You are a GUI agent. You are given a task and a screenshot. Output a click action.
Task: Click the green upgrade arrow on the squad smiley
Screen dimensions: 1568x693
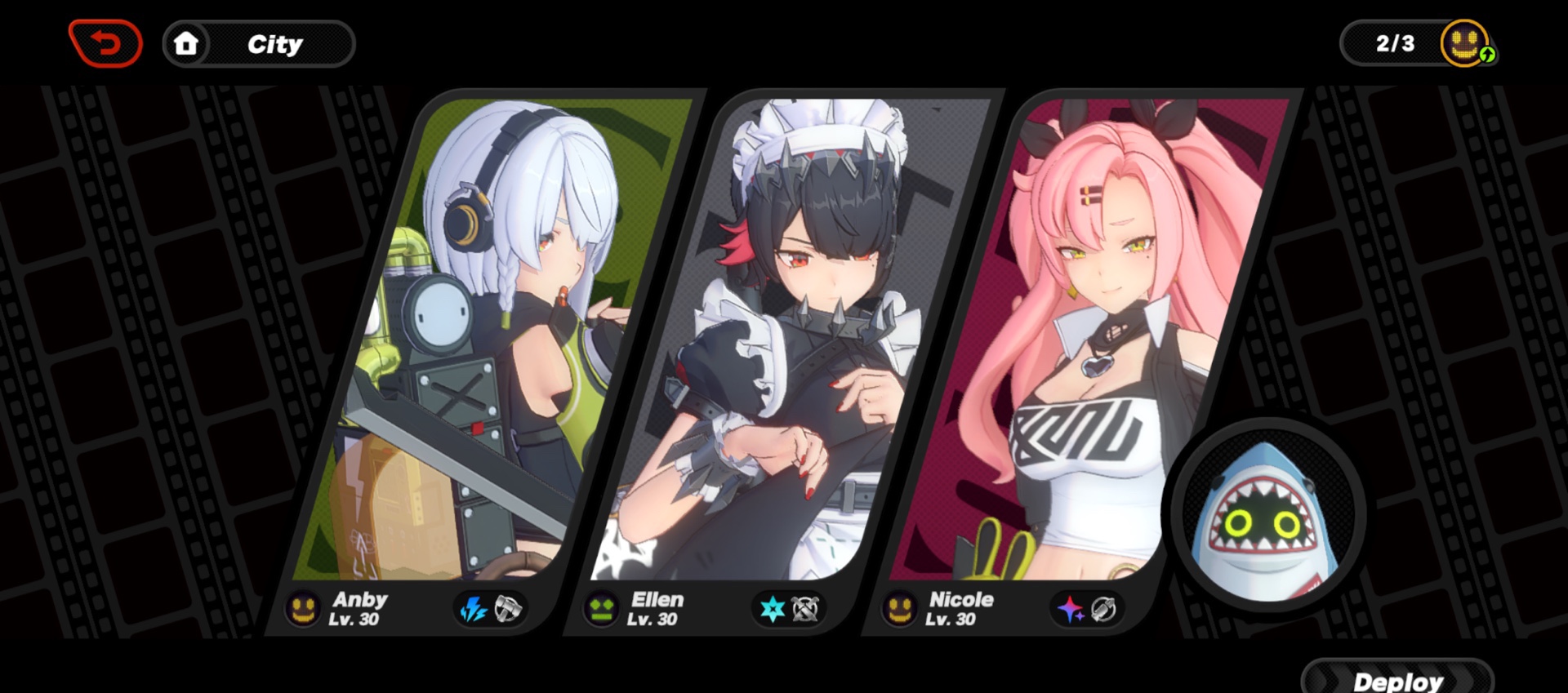1488,56
